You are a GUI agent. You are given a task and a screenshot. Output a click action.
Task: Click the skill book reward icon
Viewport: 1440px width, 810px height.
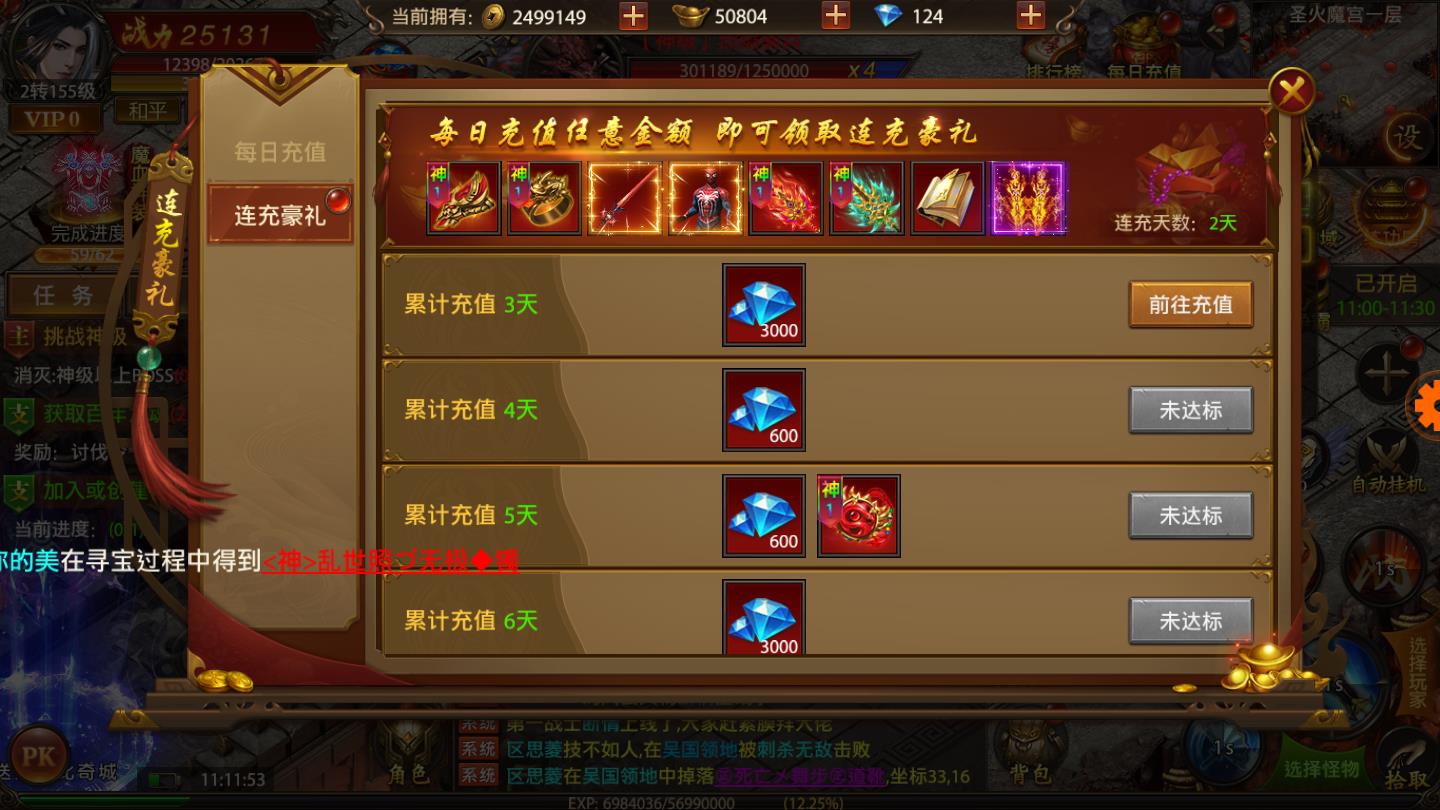[947, 198]
